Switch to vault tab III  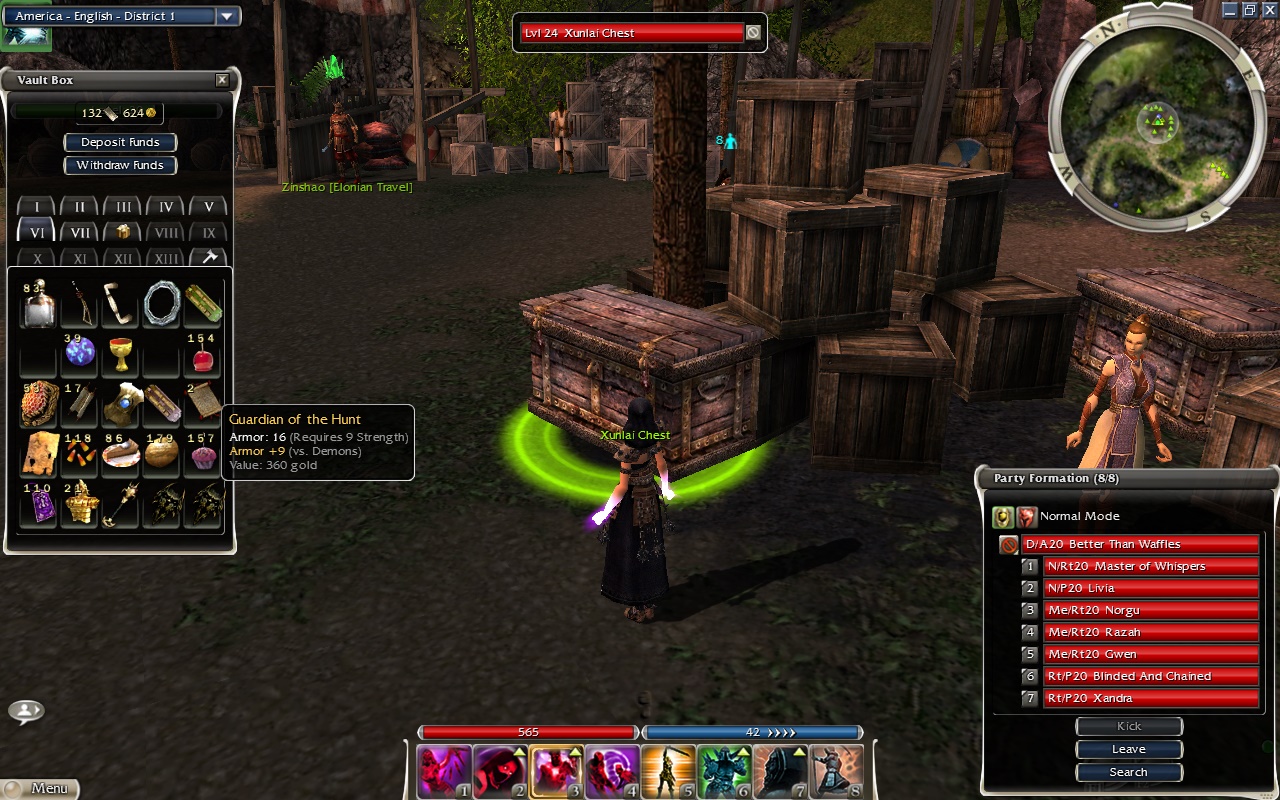point(123,207)
